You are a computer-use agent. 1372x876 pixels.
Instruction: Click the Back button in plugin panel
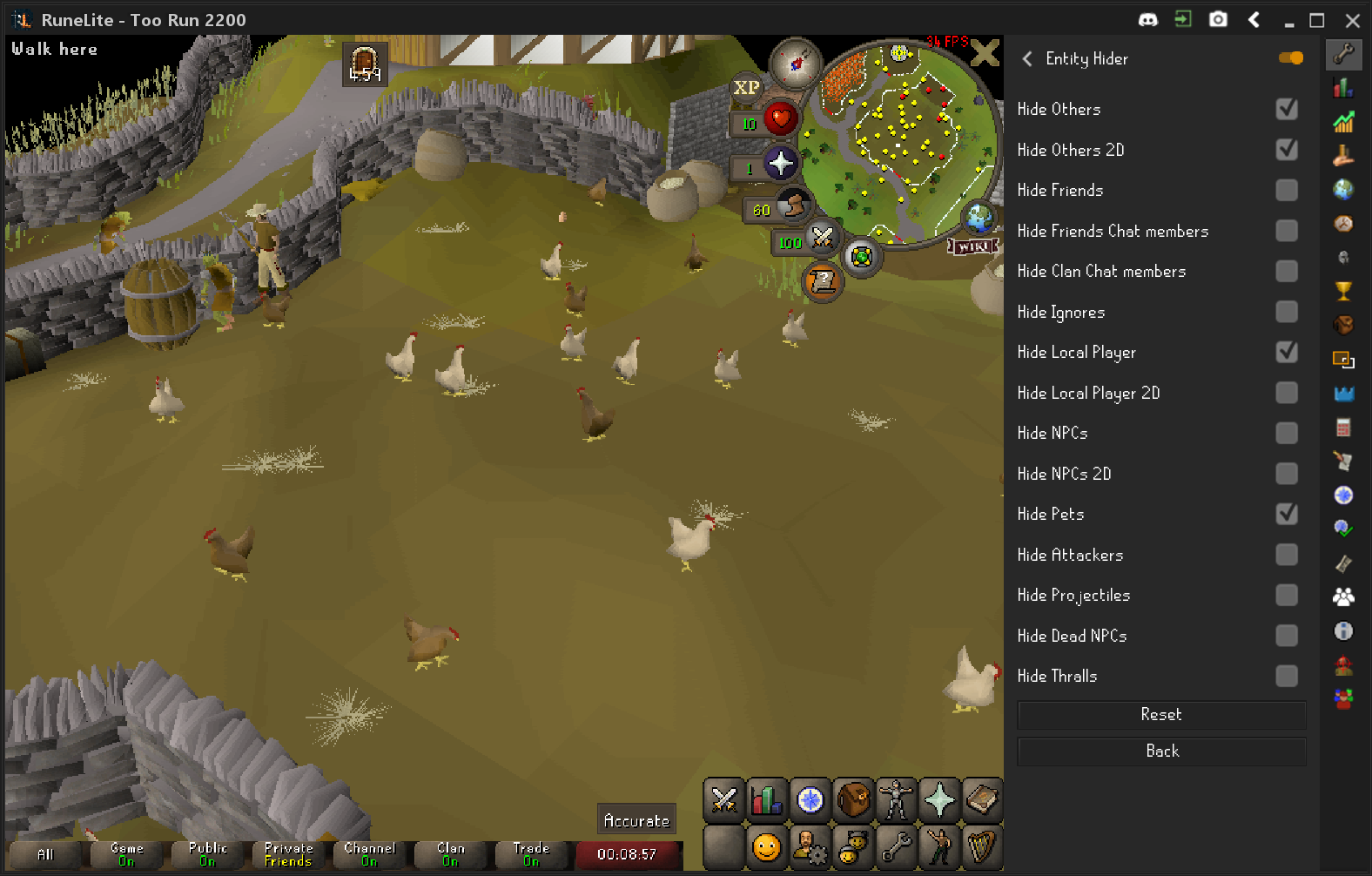[x=1160, y=751]
